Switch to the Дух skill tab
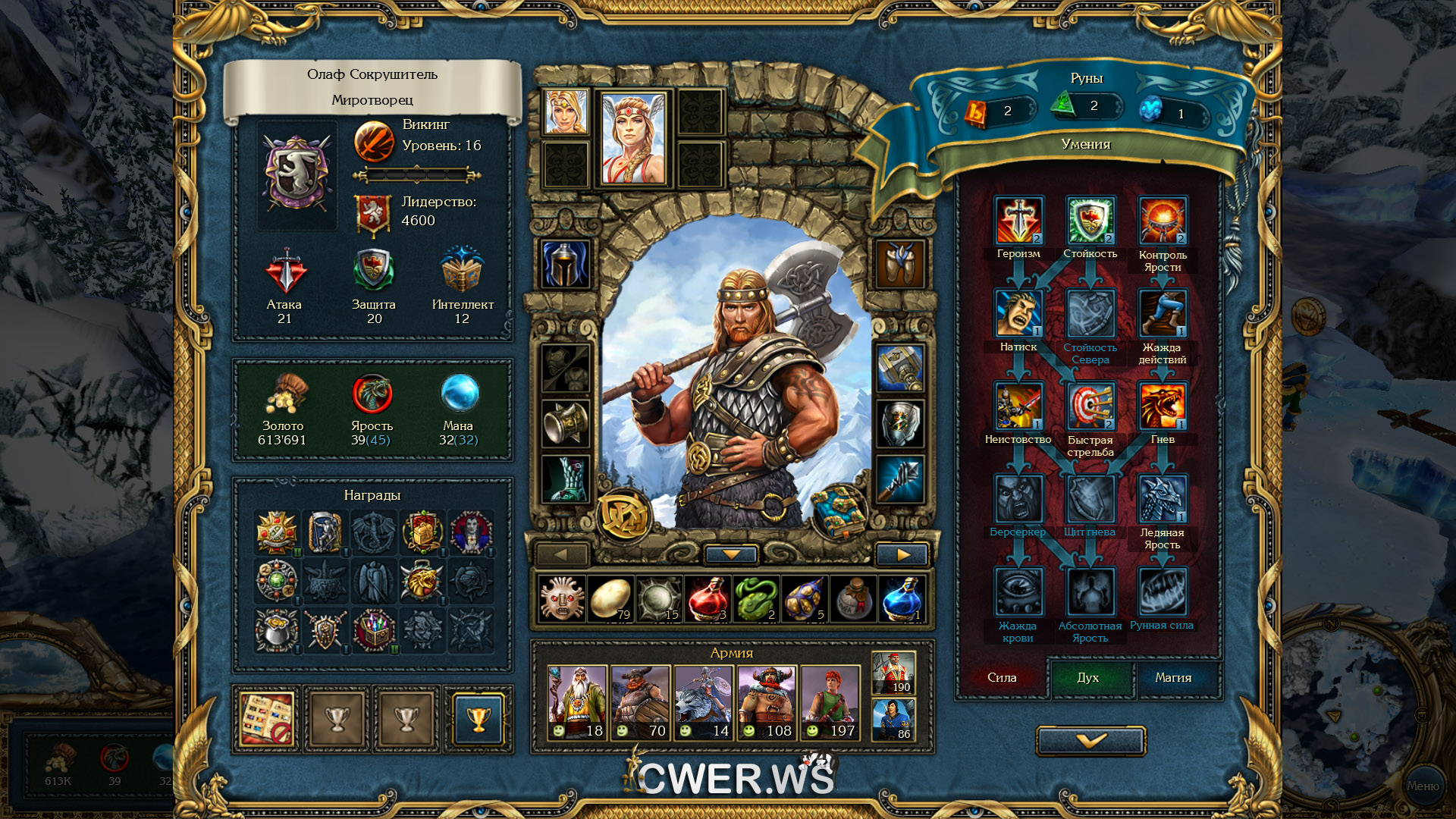Screen dimensions: 1456x819 point(1088,678)
